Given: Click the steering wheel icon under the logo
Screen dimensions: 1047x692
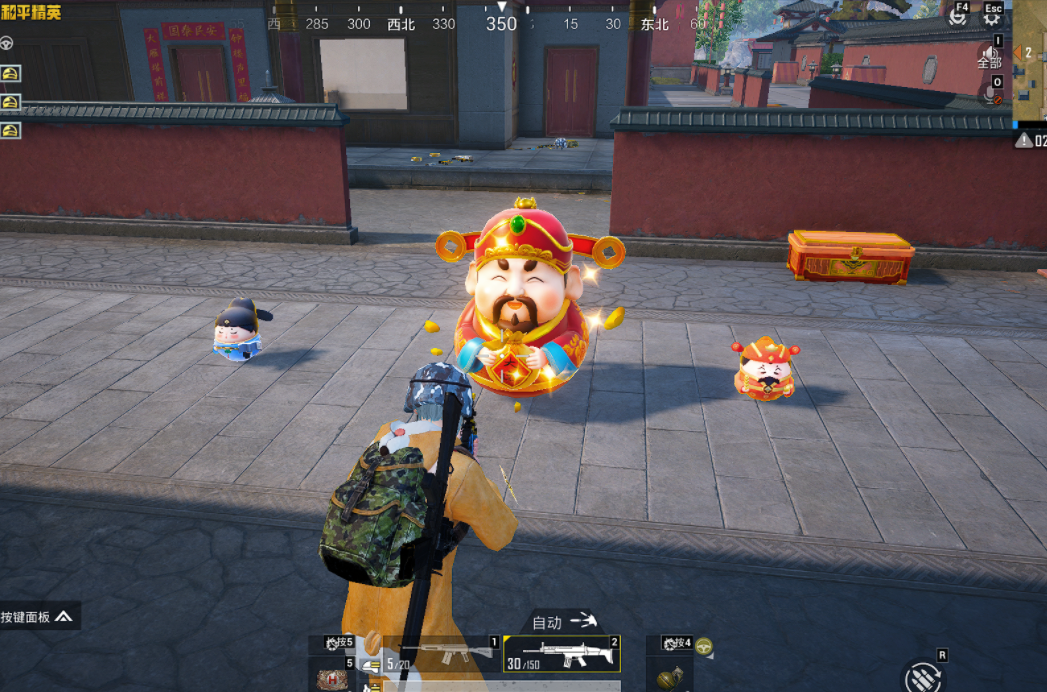Looking at the screenshot, I should point(7,44).
